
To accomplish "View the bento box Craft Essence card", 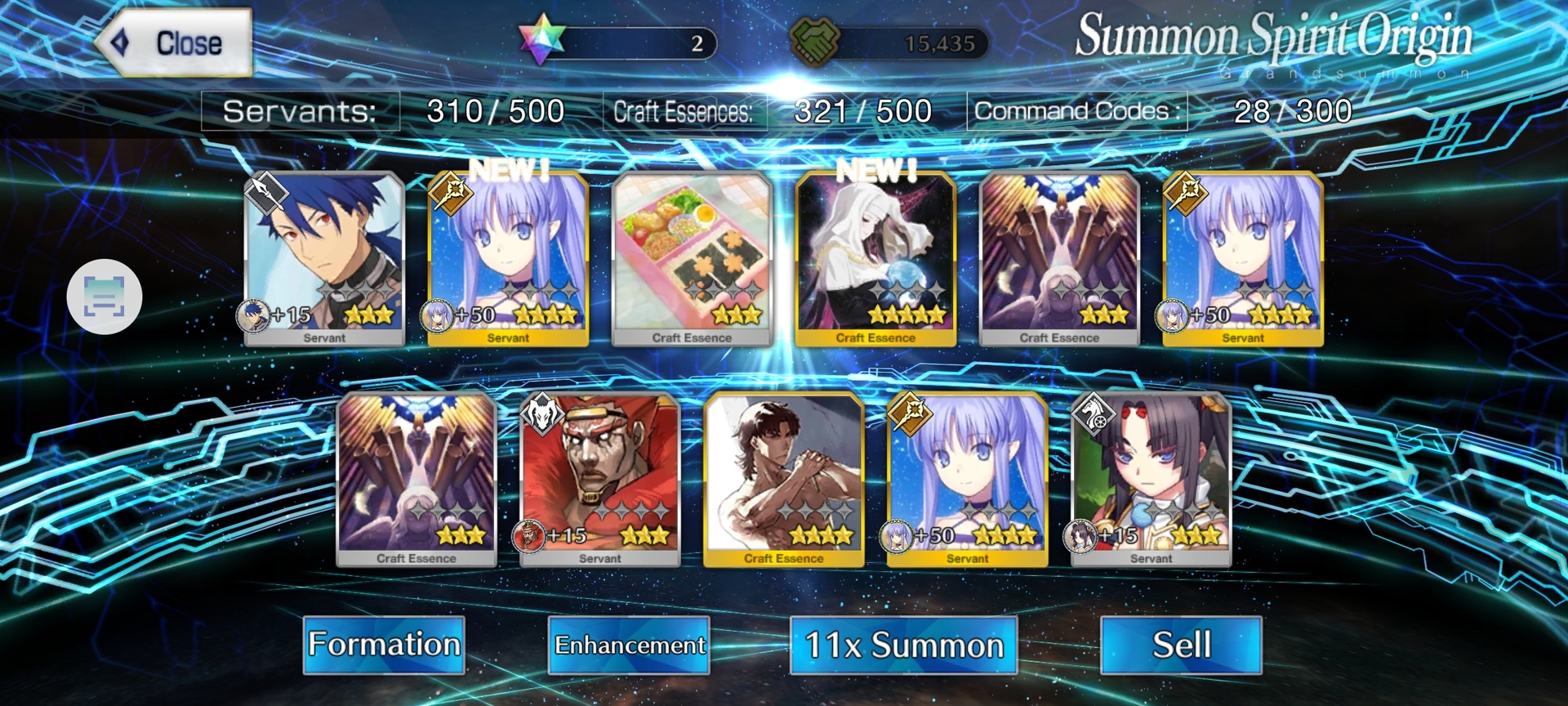I will (x=692, y=258).
